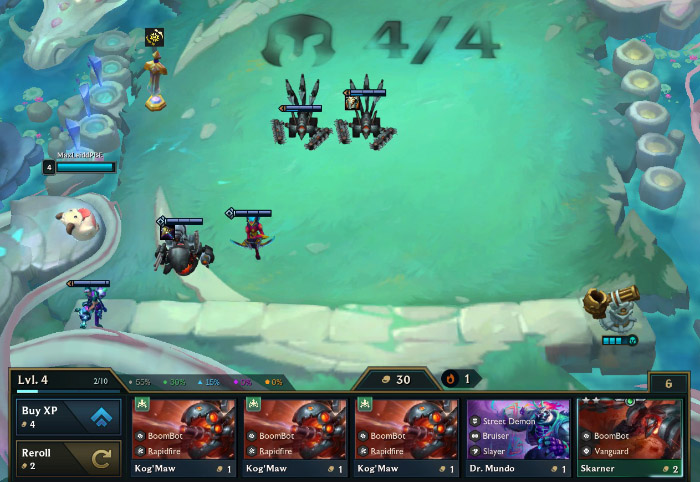Buy XP for 4 gold
The image size is (700, 482).
(69, 417)
